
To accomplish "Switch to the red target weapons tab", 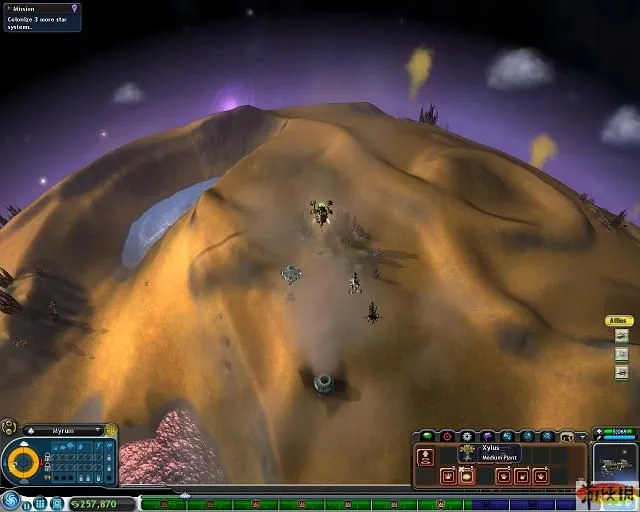I will pos(447,436).
